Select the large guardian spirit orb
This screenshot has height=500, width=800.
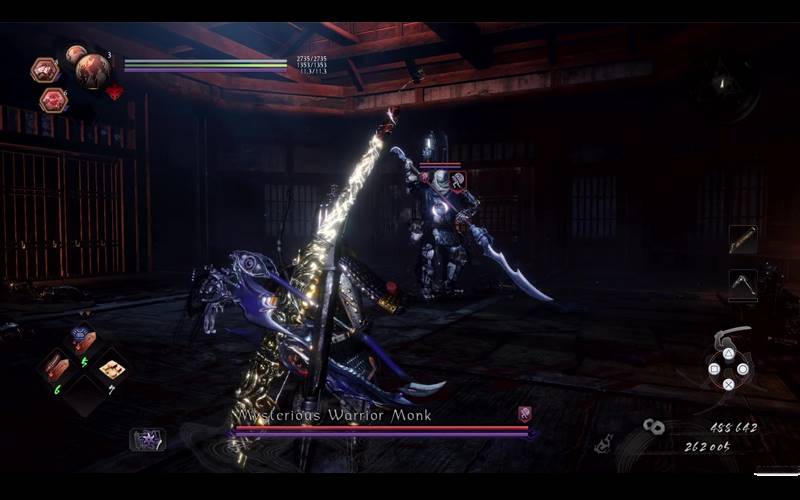coord(92,70)
